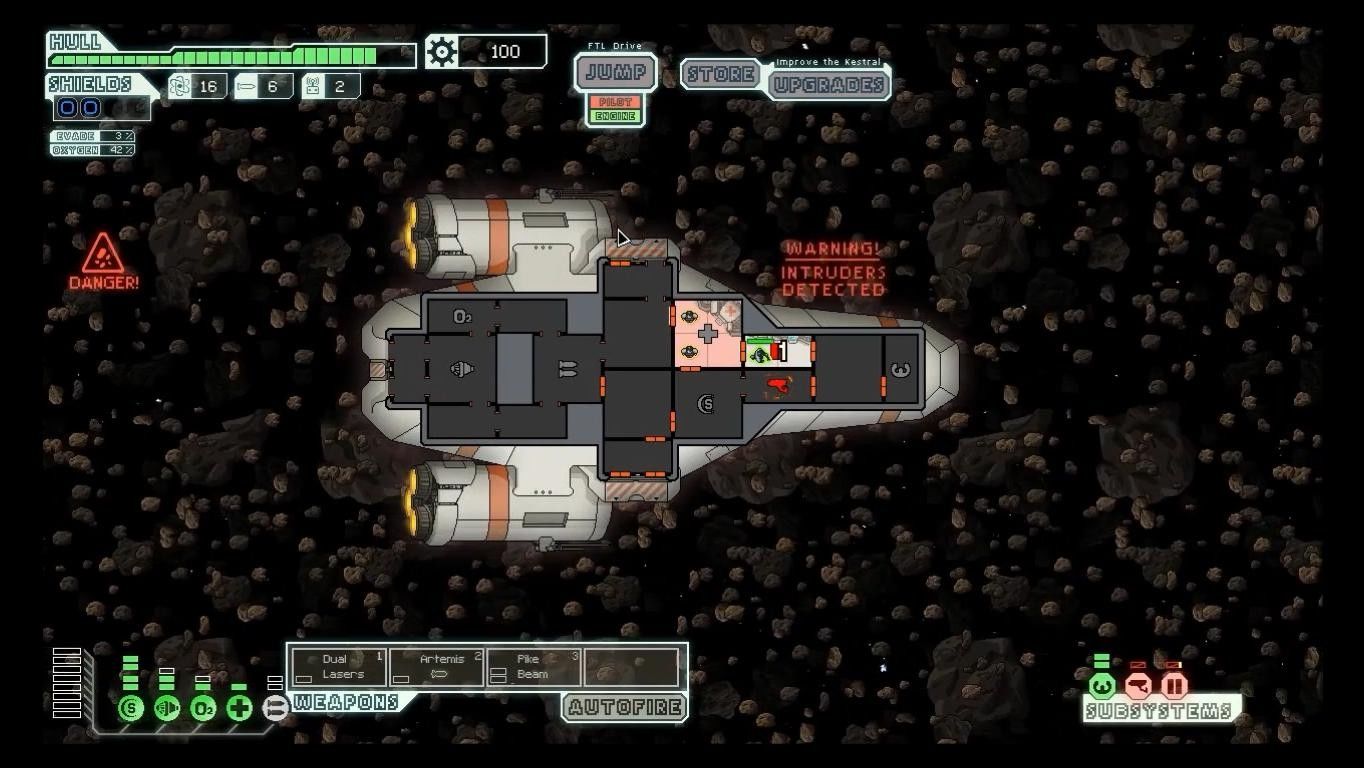Click the sensors camera subsystem icon
Viewport: 1364px width, 768px height.
(x=1138, y=686)
